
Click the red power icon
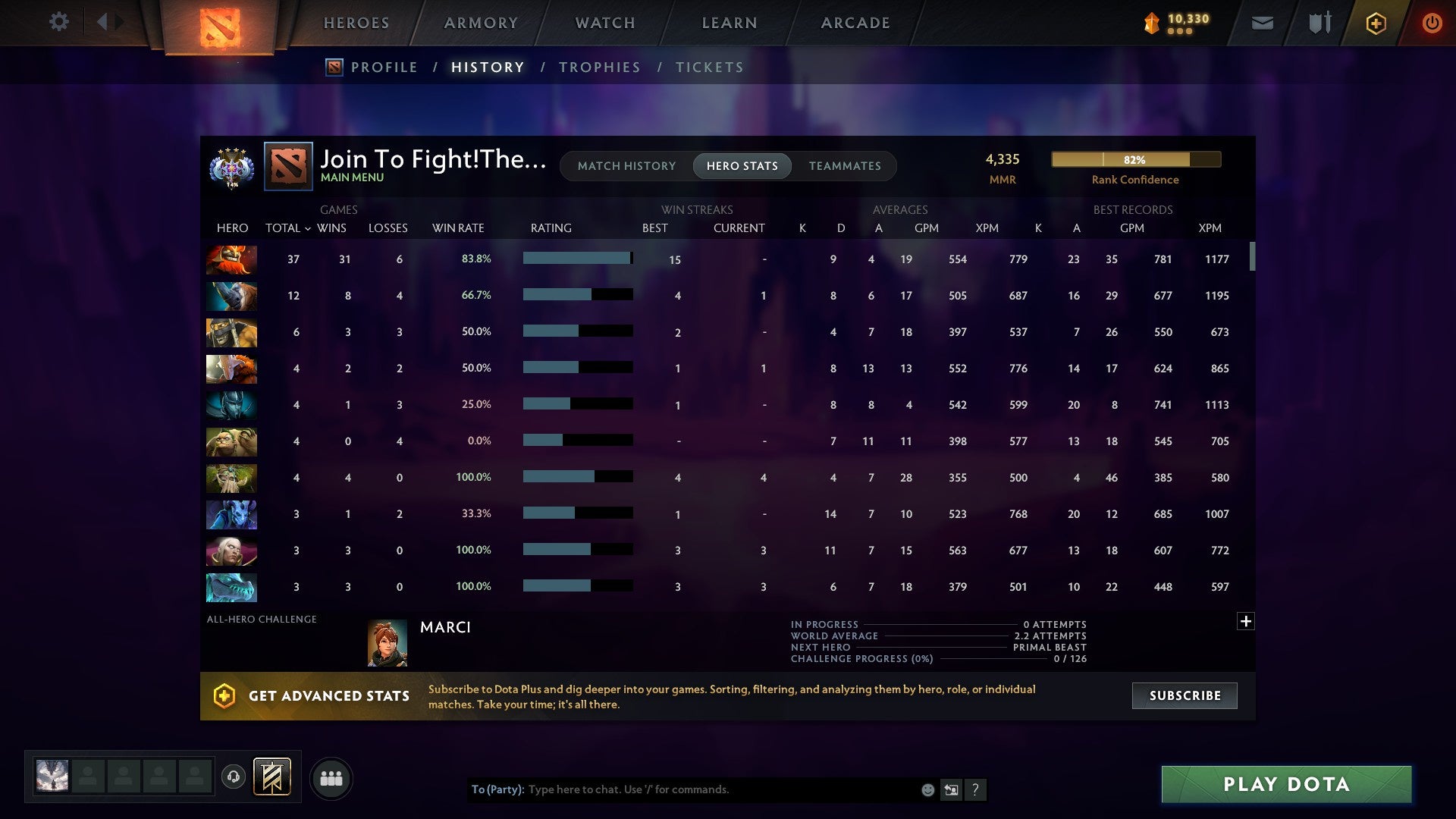1432,24
